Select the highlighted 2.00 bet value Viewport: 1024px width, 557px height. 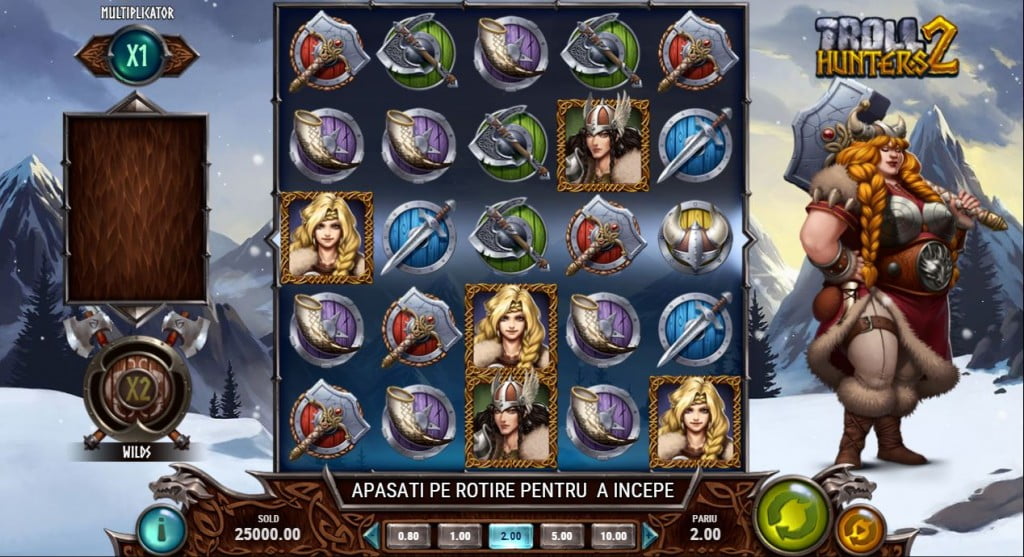510,536
